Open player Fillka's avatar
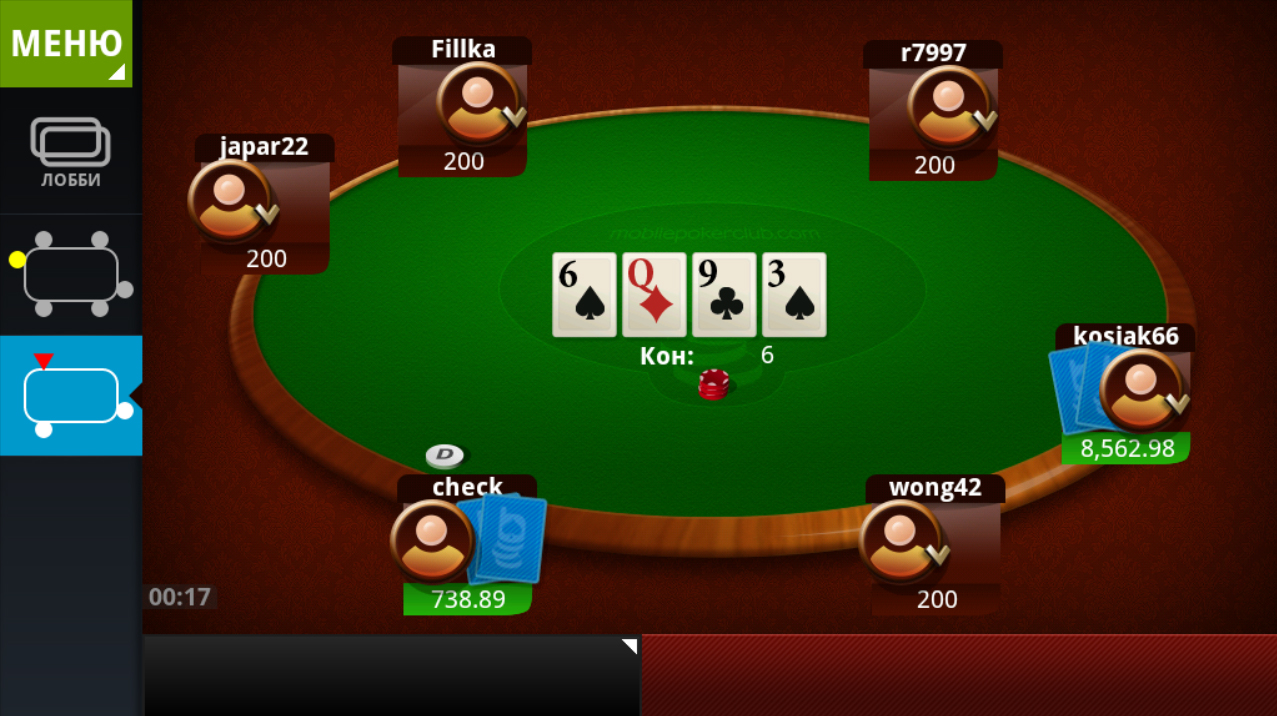The width and height of the screenshot is (1277, 716). (477, 103)
